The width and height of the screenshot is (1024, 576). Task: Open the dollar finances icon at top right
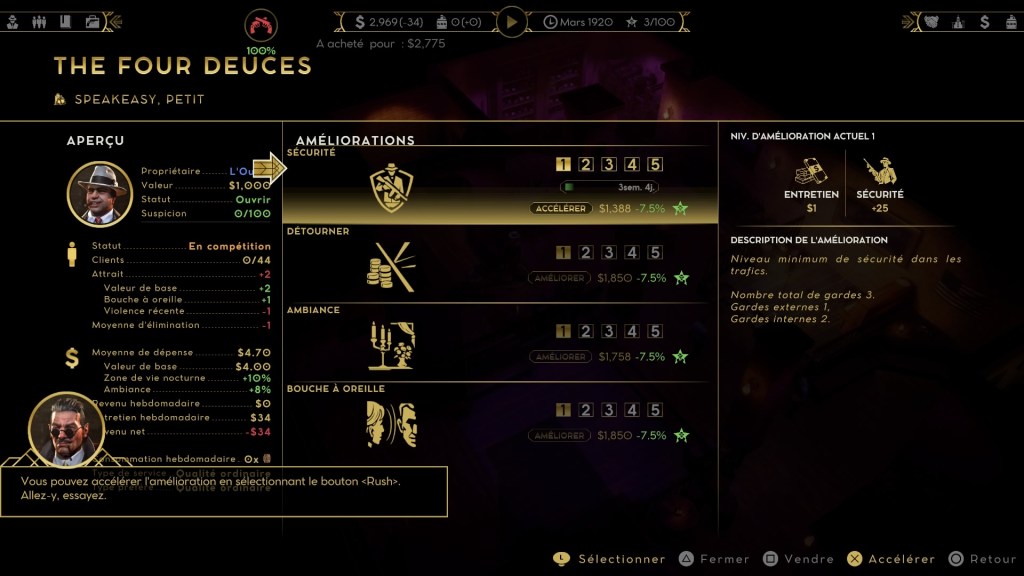tap(985, 21)
